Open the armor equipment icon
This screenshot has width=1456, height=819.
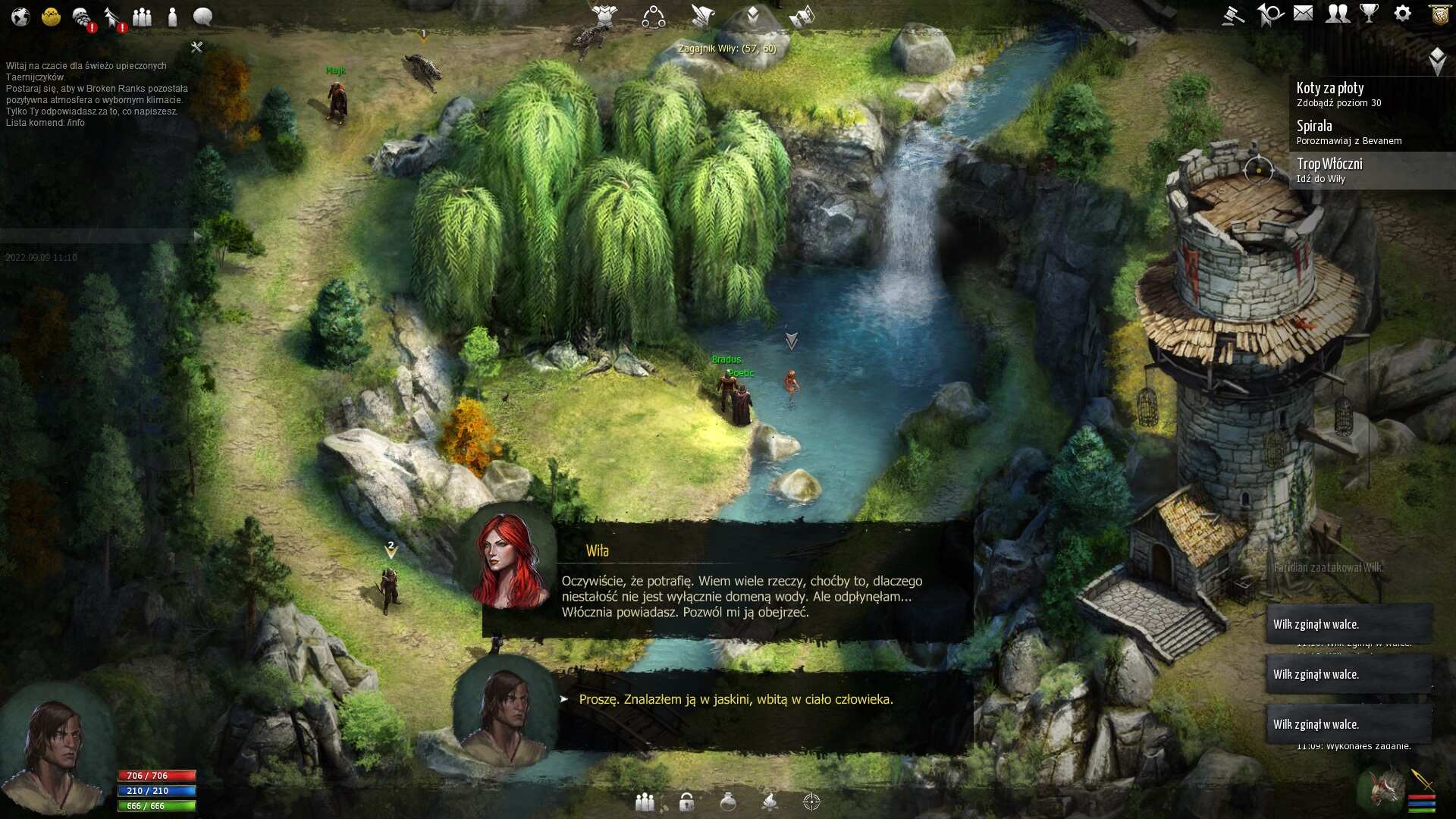[604, 15]
